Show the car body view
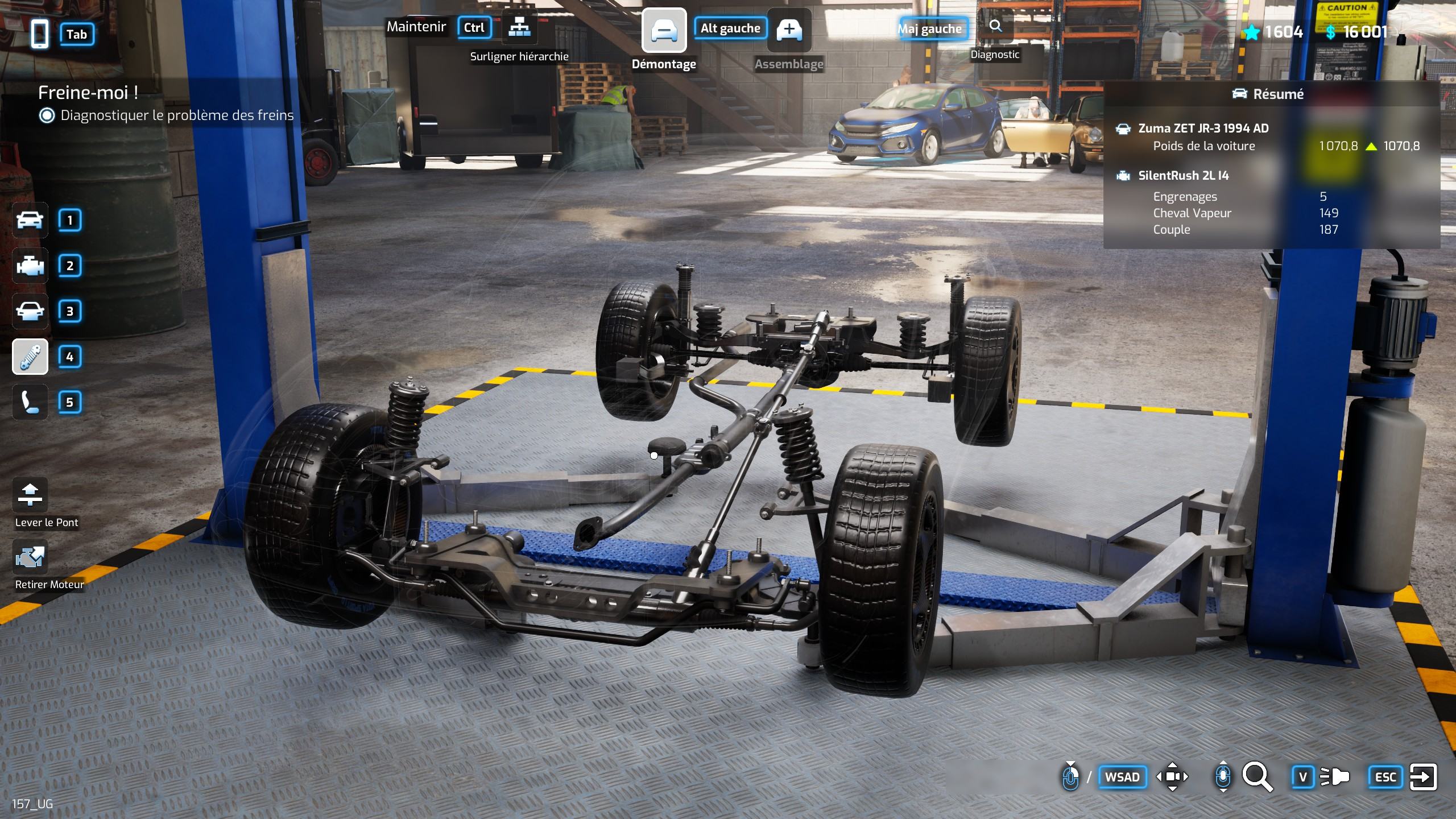 point(30,220)
